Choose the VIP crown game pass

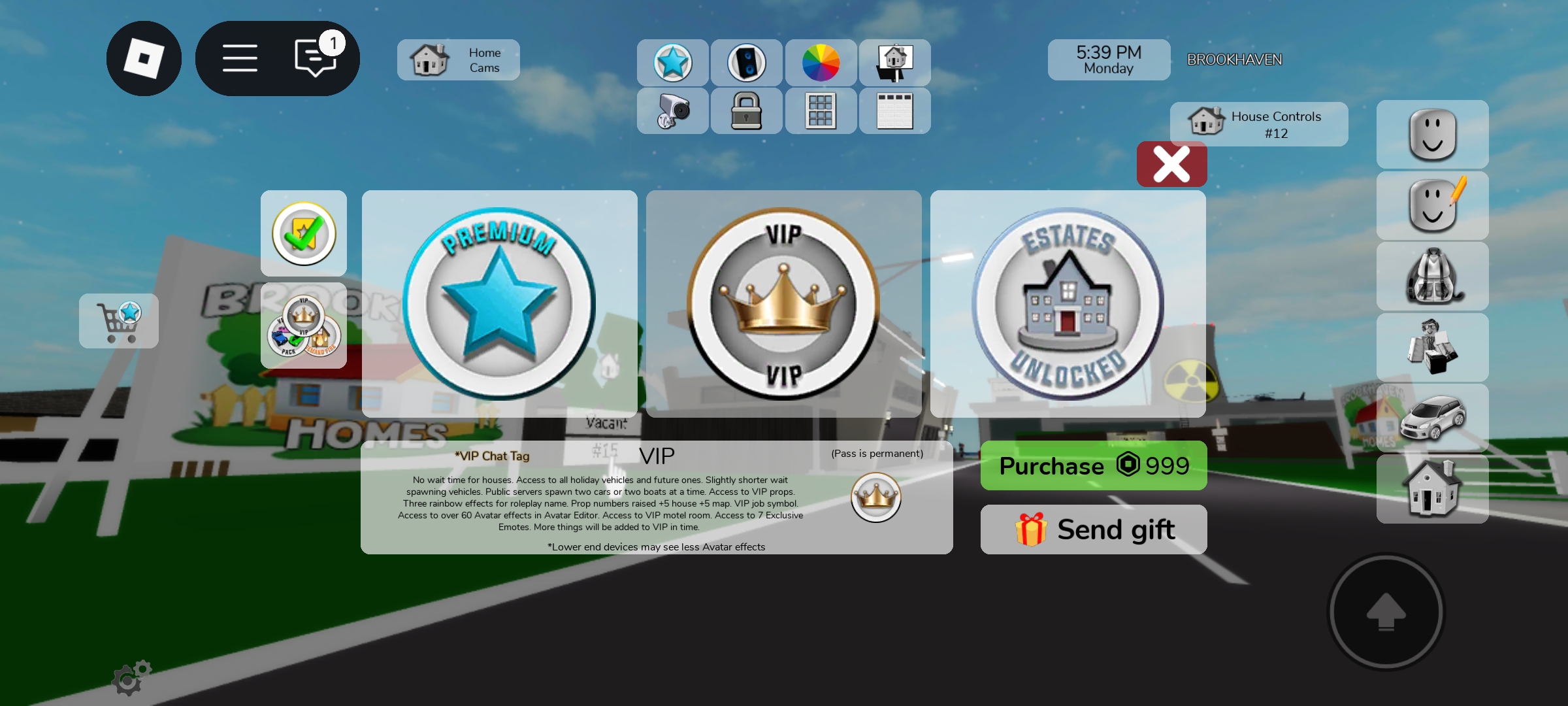(x=783, y=304)
